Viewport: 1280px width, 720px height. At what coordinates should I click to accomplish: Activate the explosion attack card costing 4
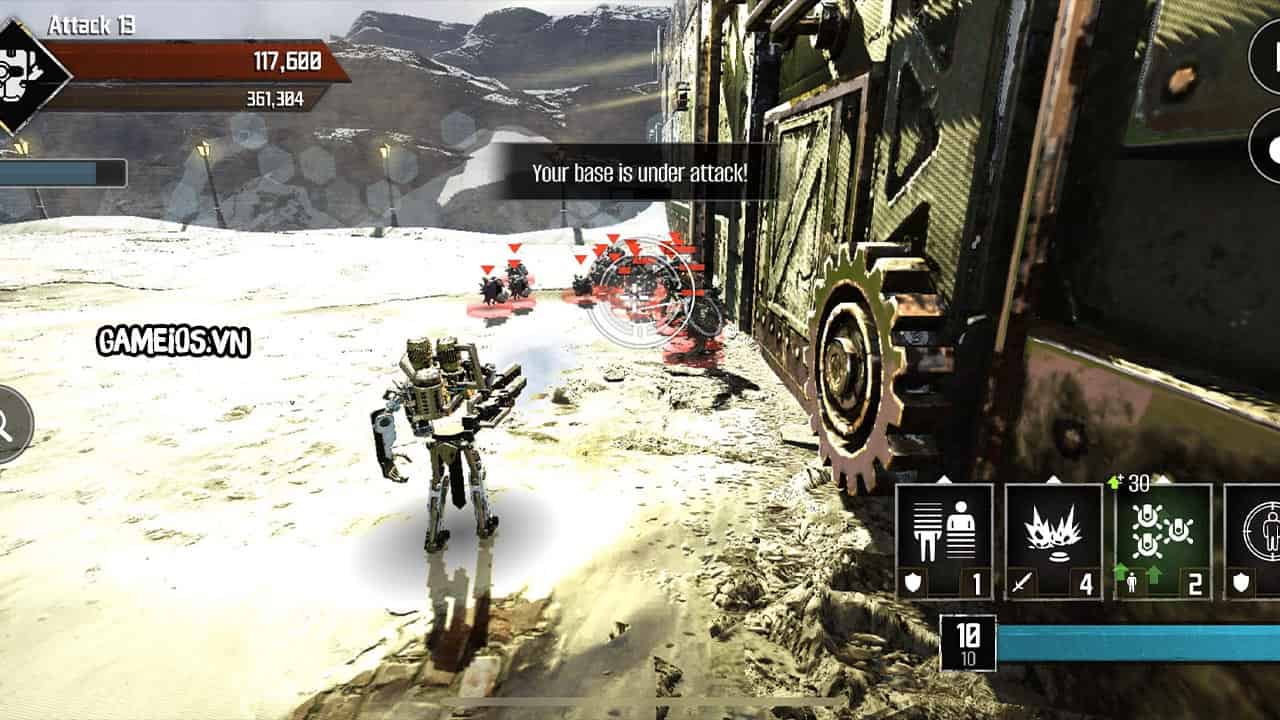(x=1053, y=541)
